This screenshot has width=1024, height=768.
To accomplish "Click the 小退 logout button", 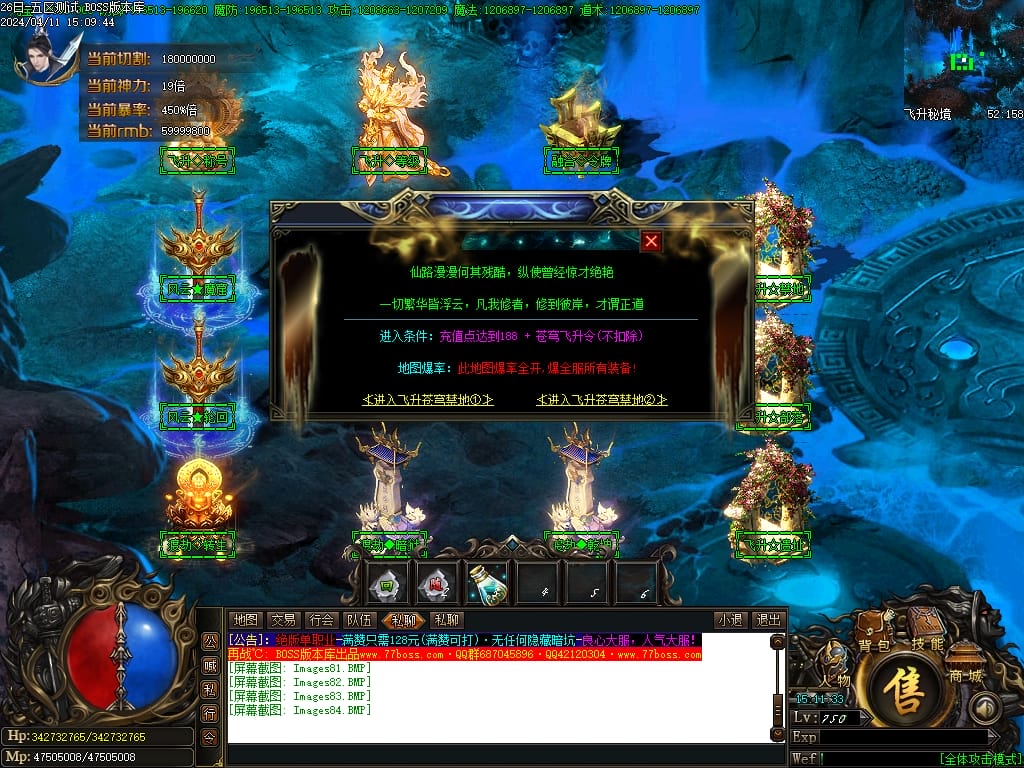I will coord(730,620).
